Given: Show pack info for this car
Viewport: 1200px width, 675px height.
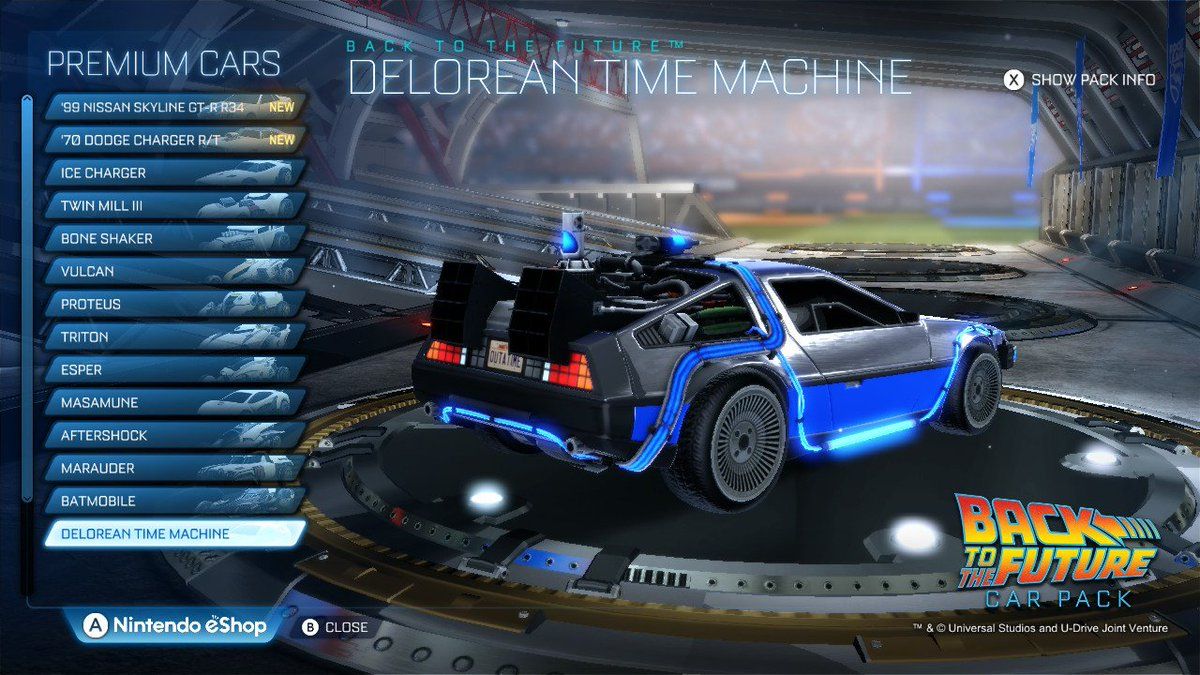Looking at the screenshot, I should point(1080,80).
